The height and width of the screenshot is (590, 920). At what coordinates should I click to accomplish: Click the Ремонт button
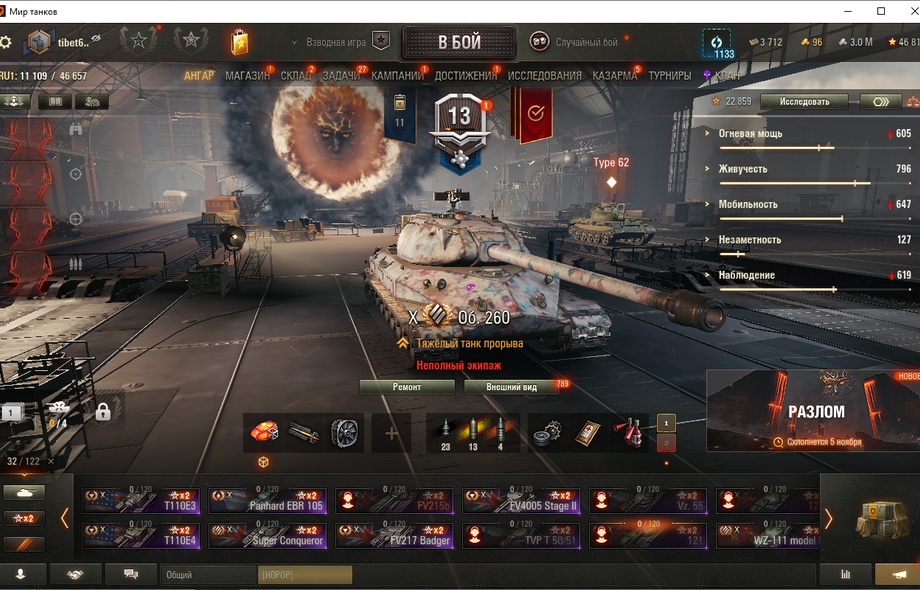pos(406,387)
